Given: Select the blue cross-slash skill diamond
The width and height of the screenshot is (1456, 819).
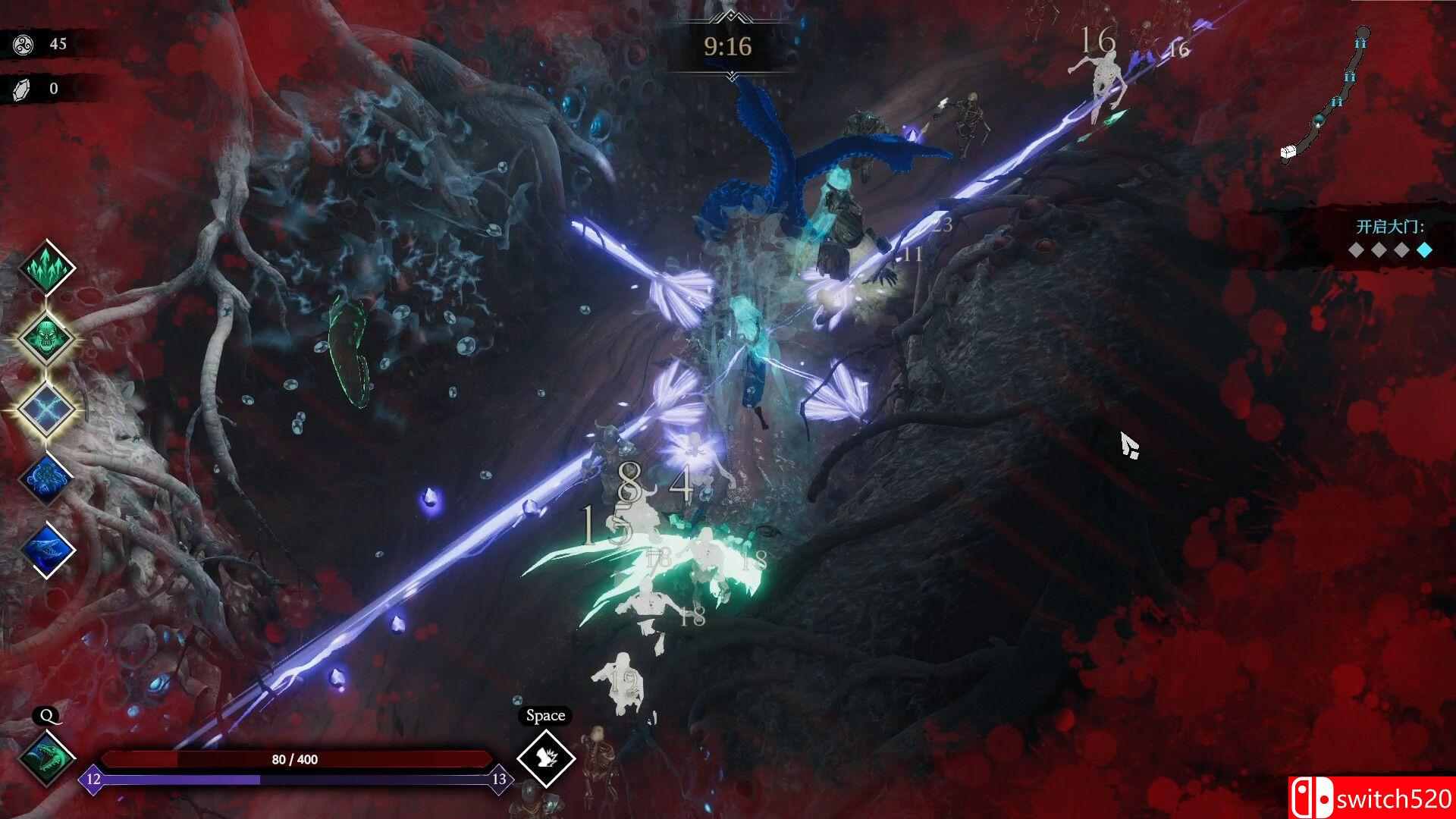Looking at the screenshot, I should pyautogui.click(x=45, y=407).
